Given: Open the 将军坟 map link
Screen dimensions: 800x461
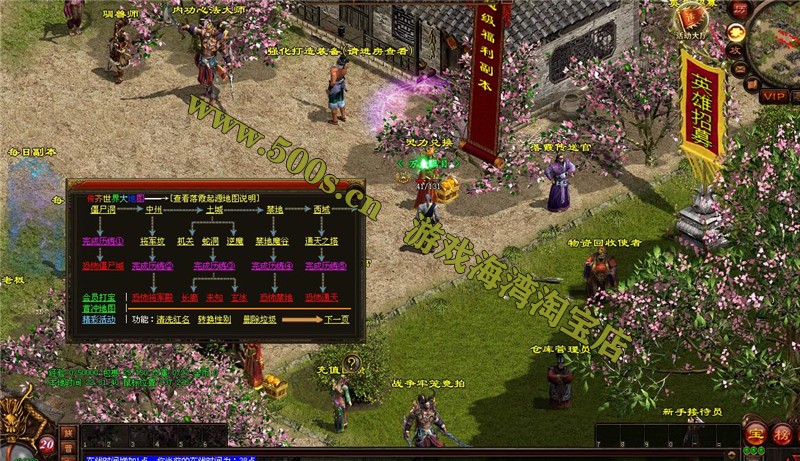Looking at the screenshot, I should [x=153, y=241].
